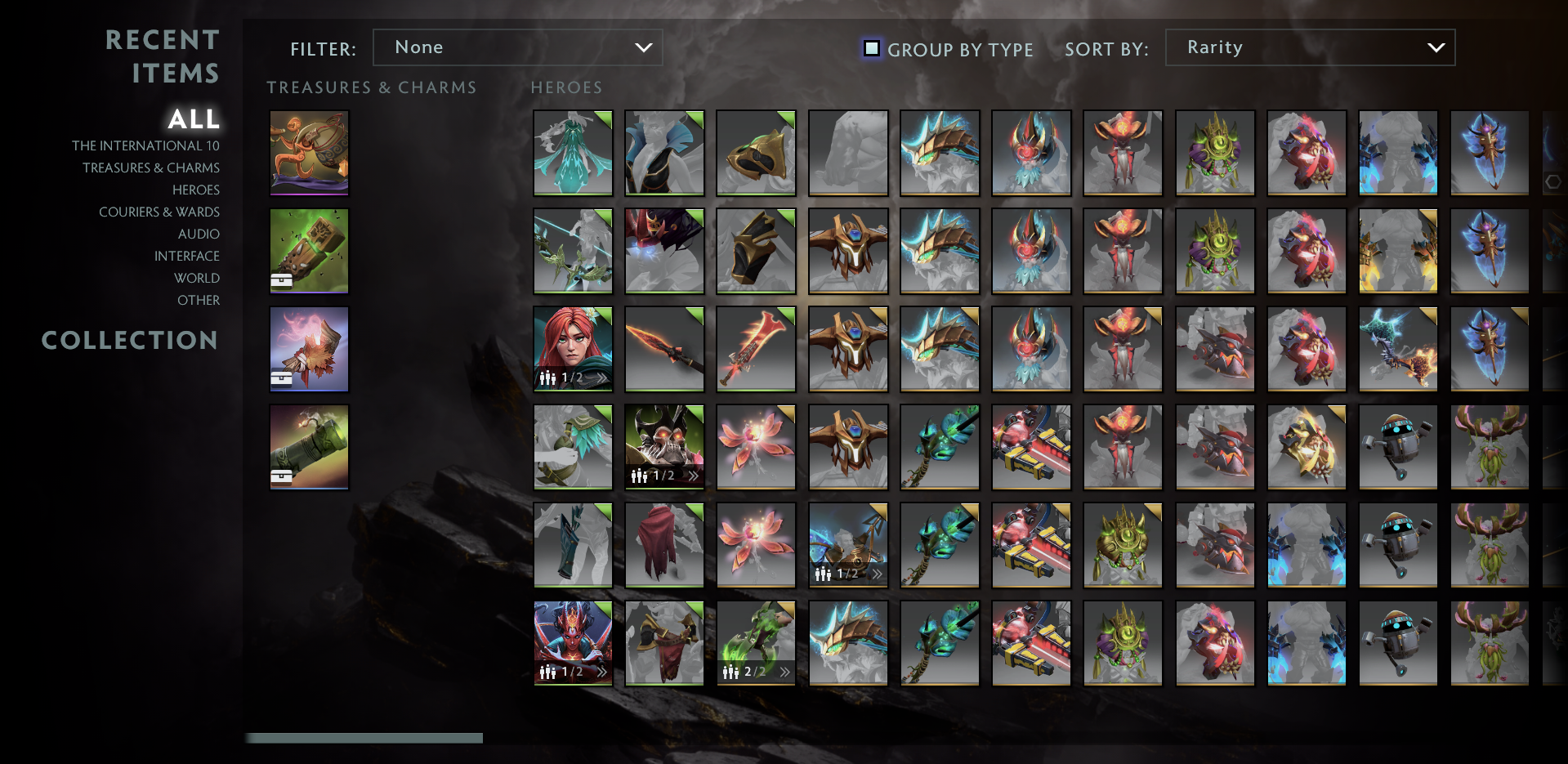Select the Queen of Pain item with style counter
The width and height of the screenshot is (1568, 764).
(x=573, y=643)
